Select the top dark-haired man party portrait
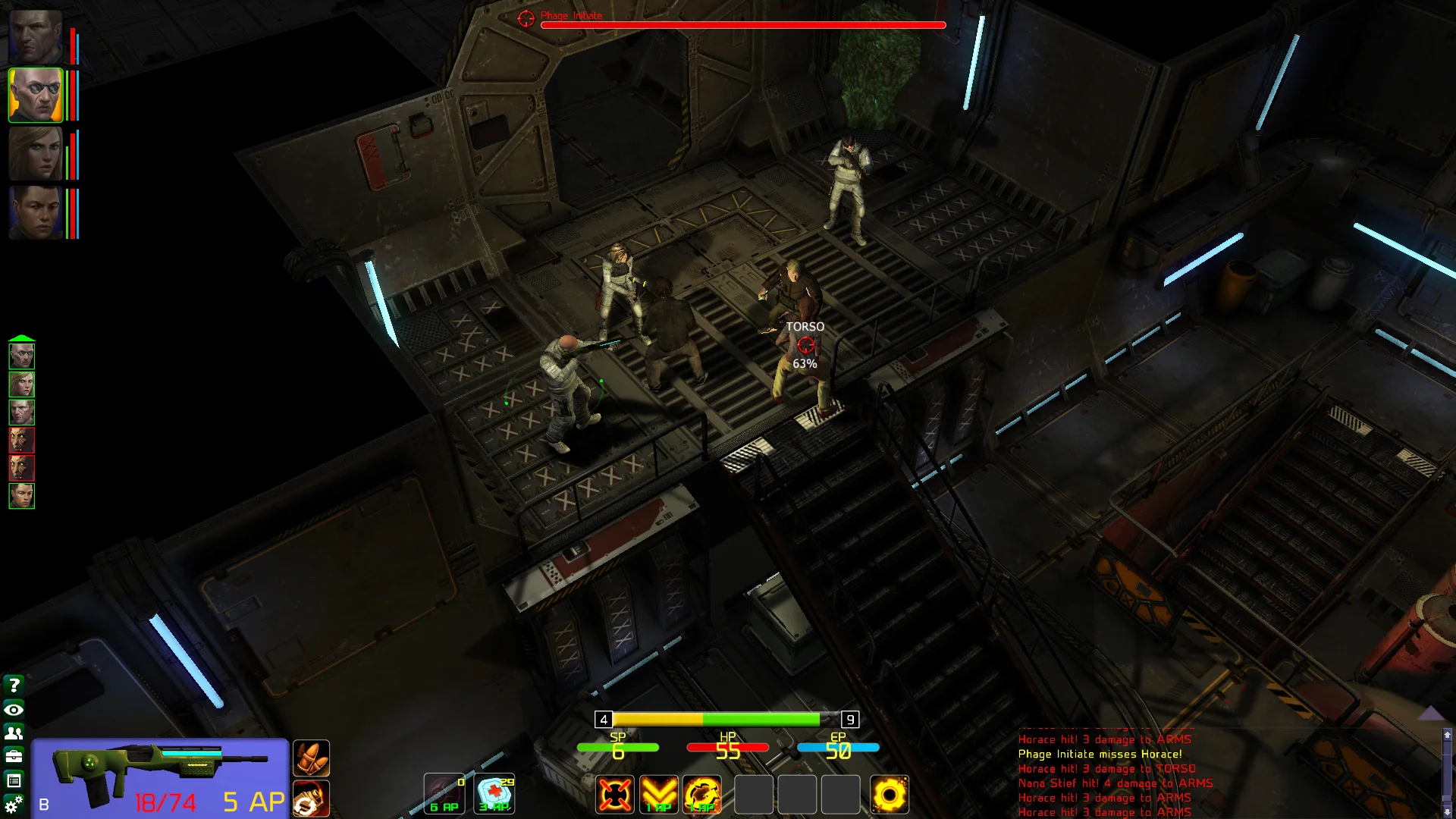1456x819 pixels. (36, 36)
